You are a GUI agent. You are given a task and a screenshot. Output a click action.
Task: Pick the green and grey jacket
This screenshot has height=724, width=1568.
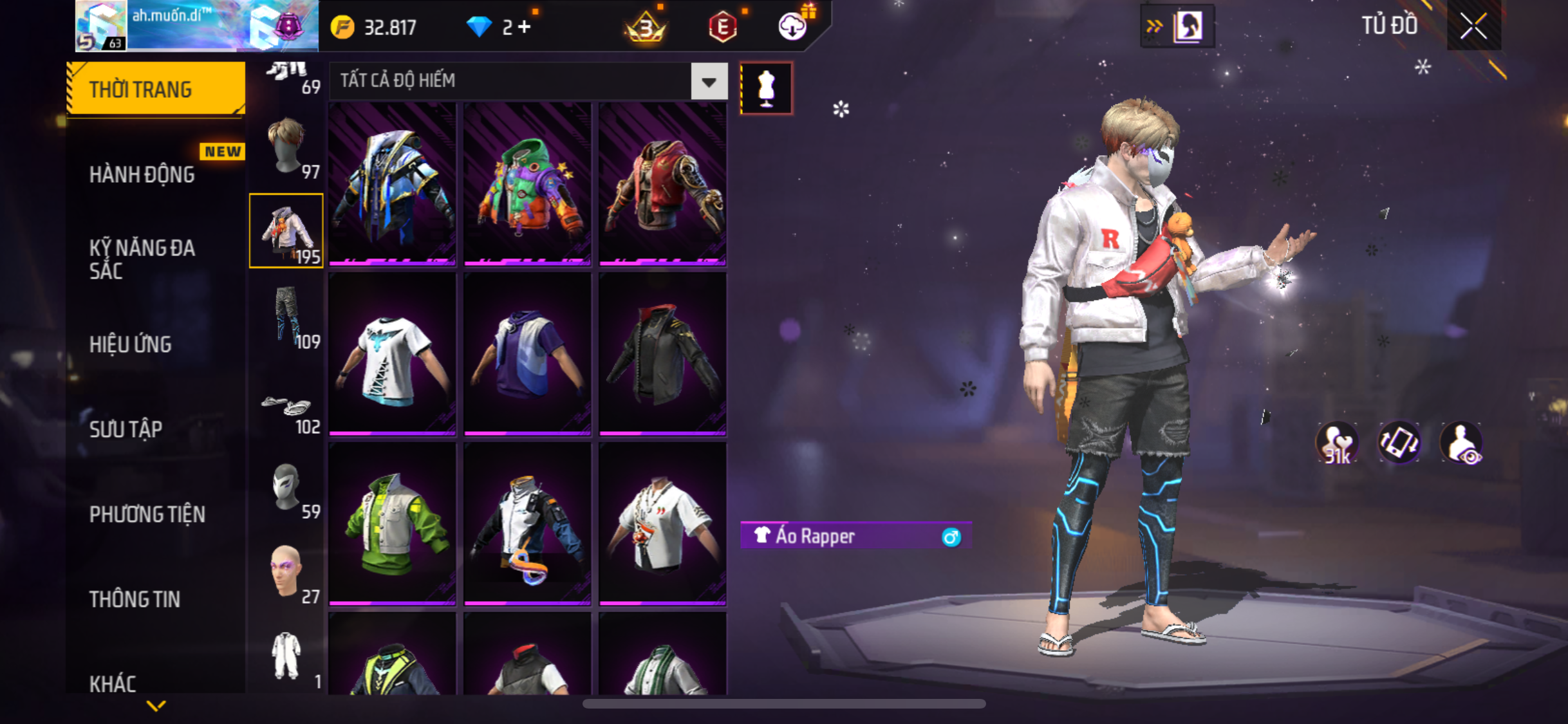(x=392, y=524)
